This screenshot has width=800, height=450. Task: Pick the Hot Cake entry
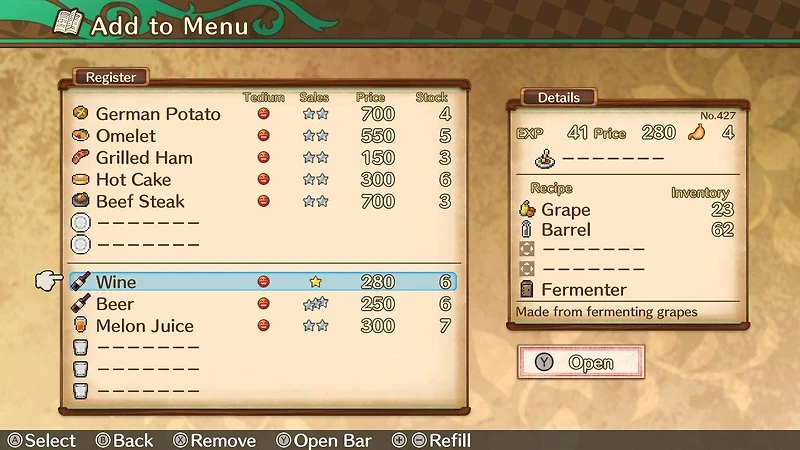point(133,180)
